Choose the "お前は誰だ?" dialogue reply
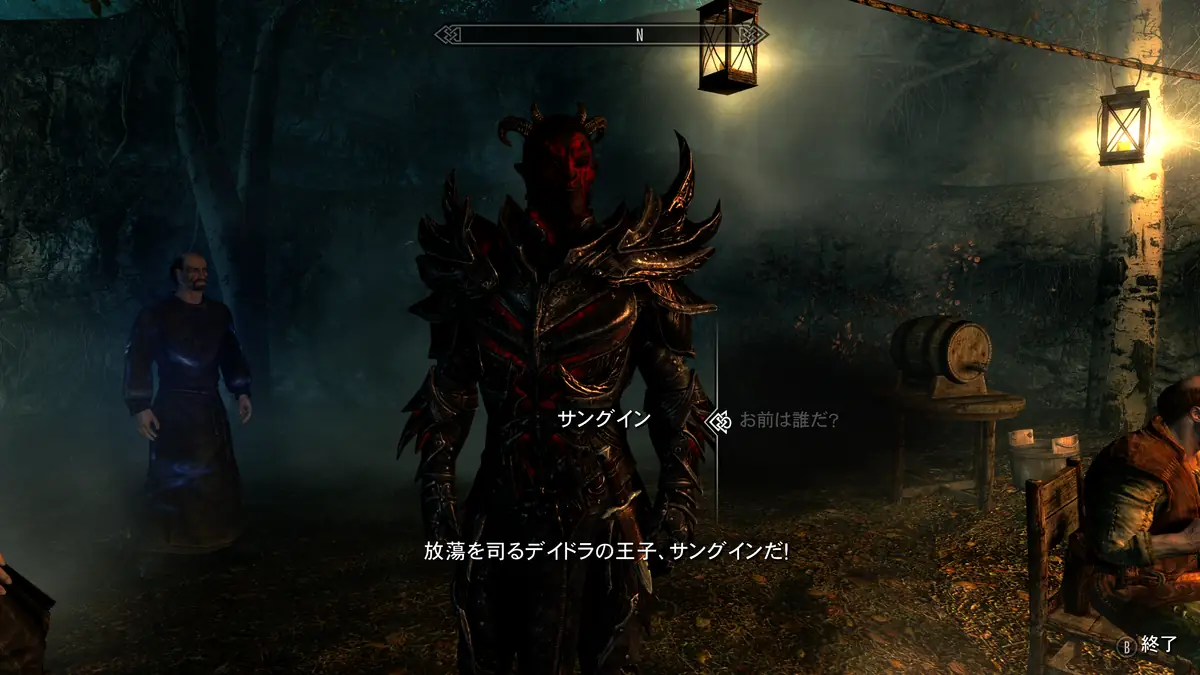The height and width of the screenshot is (675, 1200). coord(788,420)
